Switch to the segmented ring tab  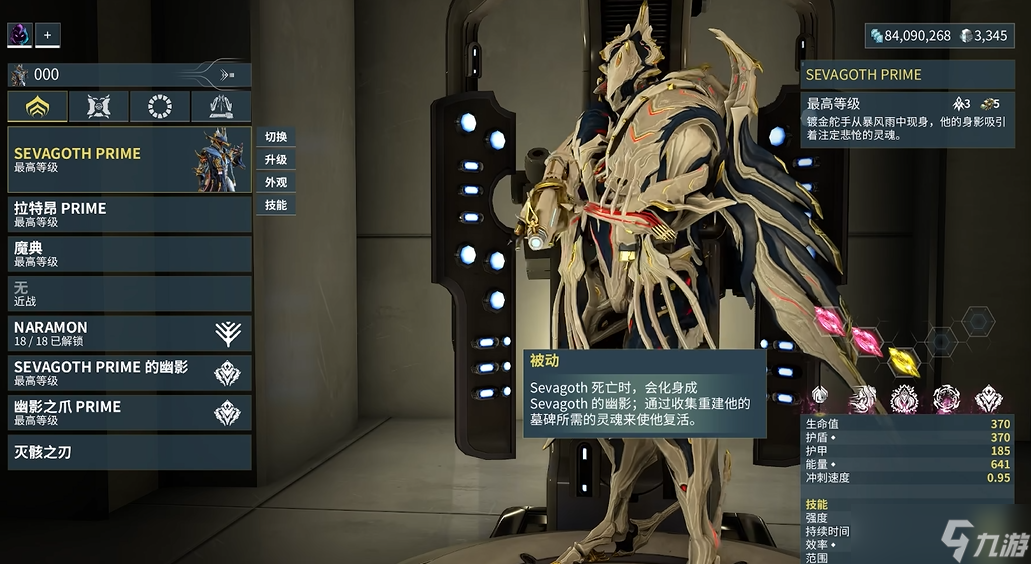[160, 107]
